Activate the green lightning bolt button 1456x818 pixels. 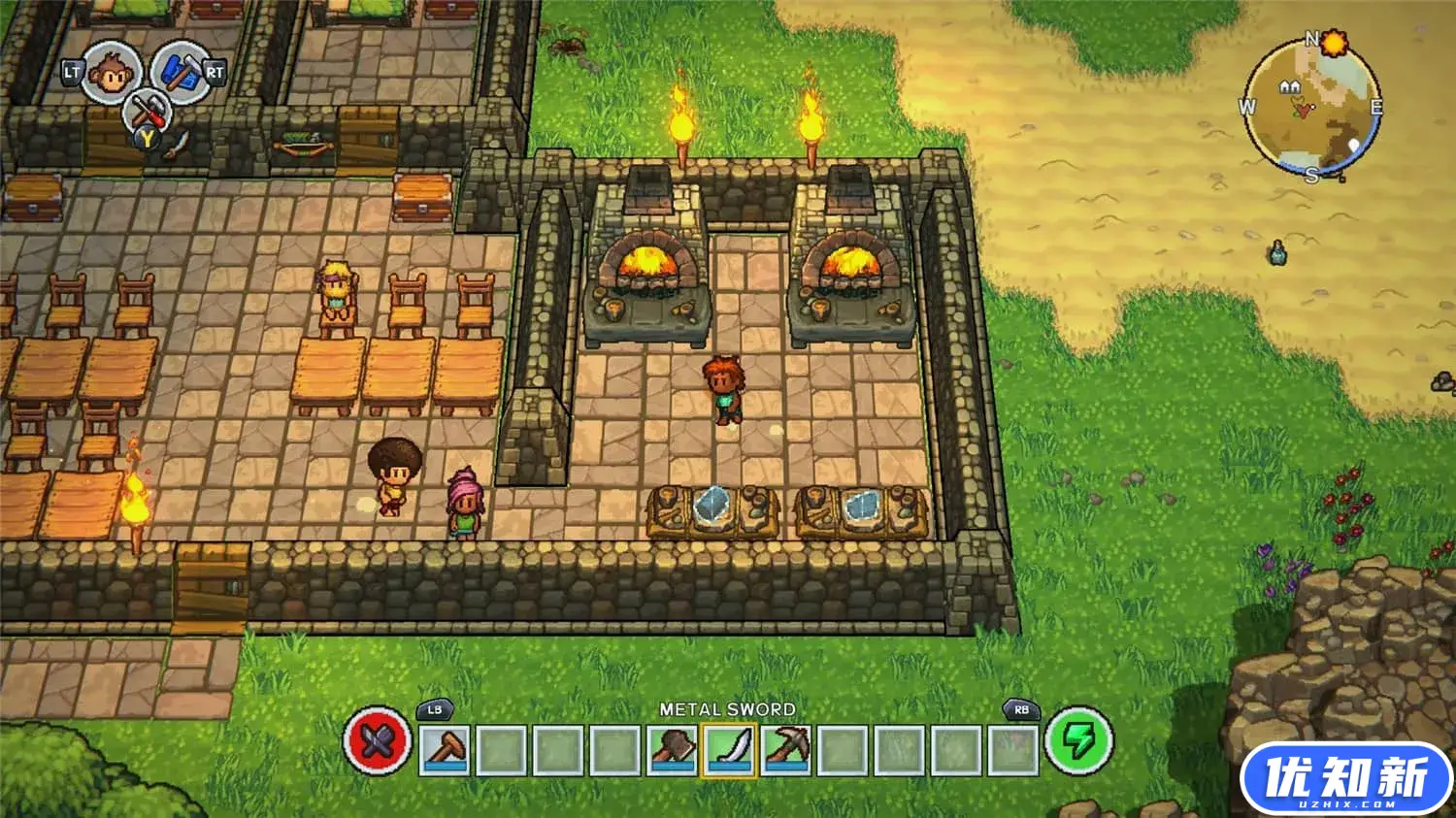1078,742
